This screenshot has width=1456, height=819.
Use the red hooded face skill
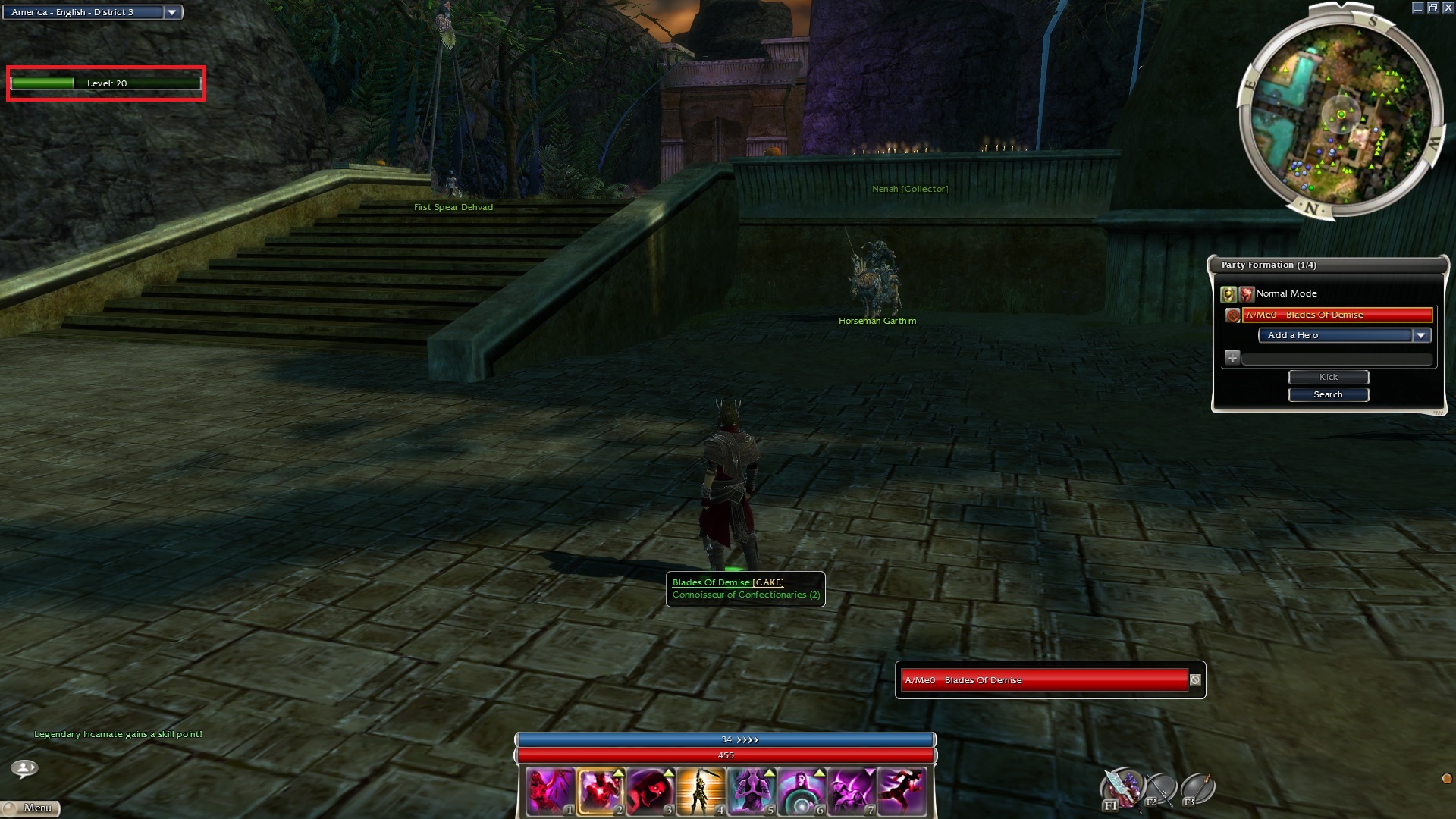tap(650, 791)
